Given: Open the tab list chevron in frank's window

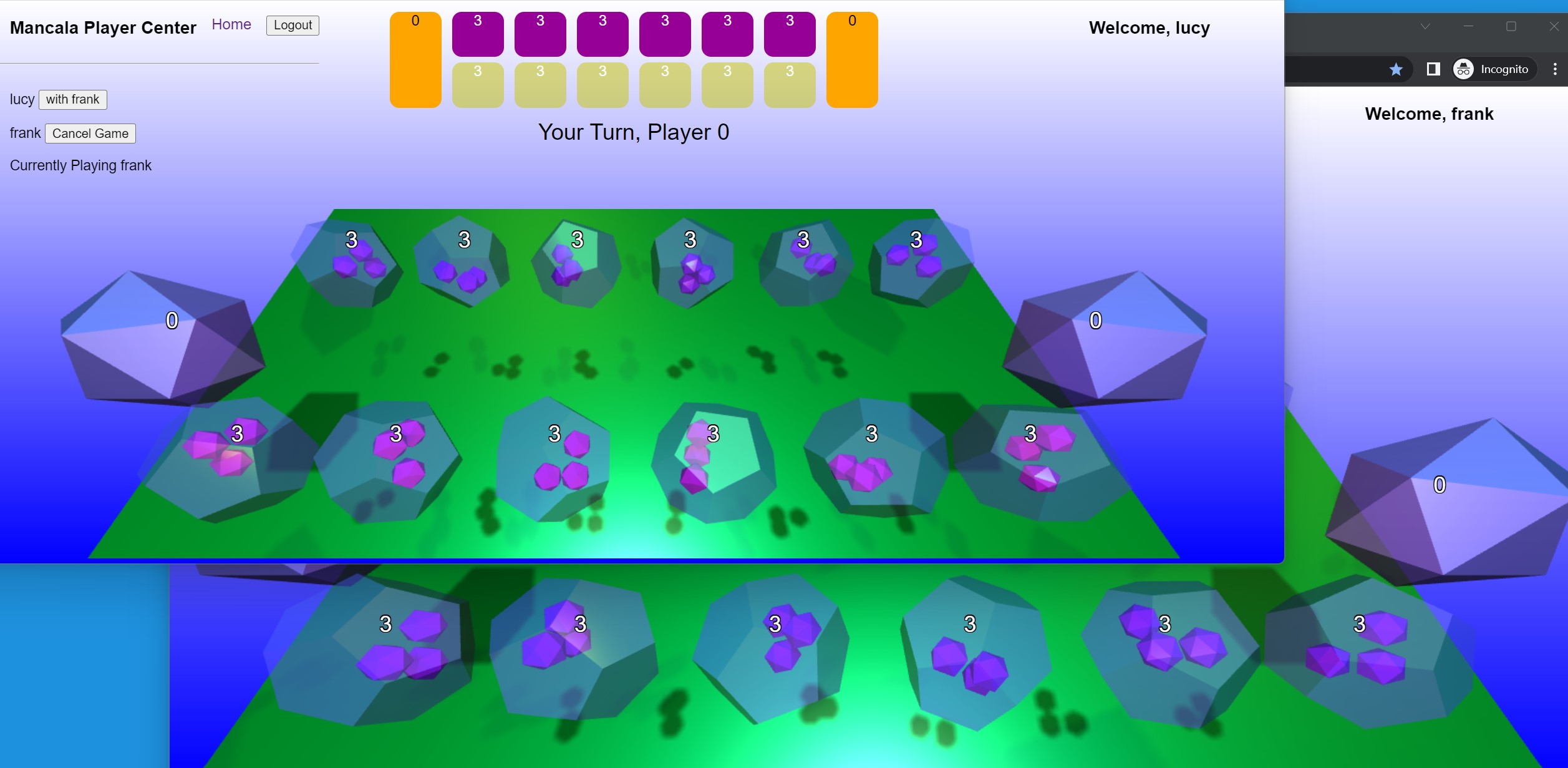Looking at the screenshot, I should pos(1424,26).
